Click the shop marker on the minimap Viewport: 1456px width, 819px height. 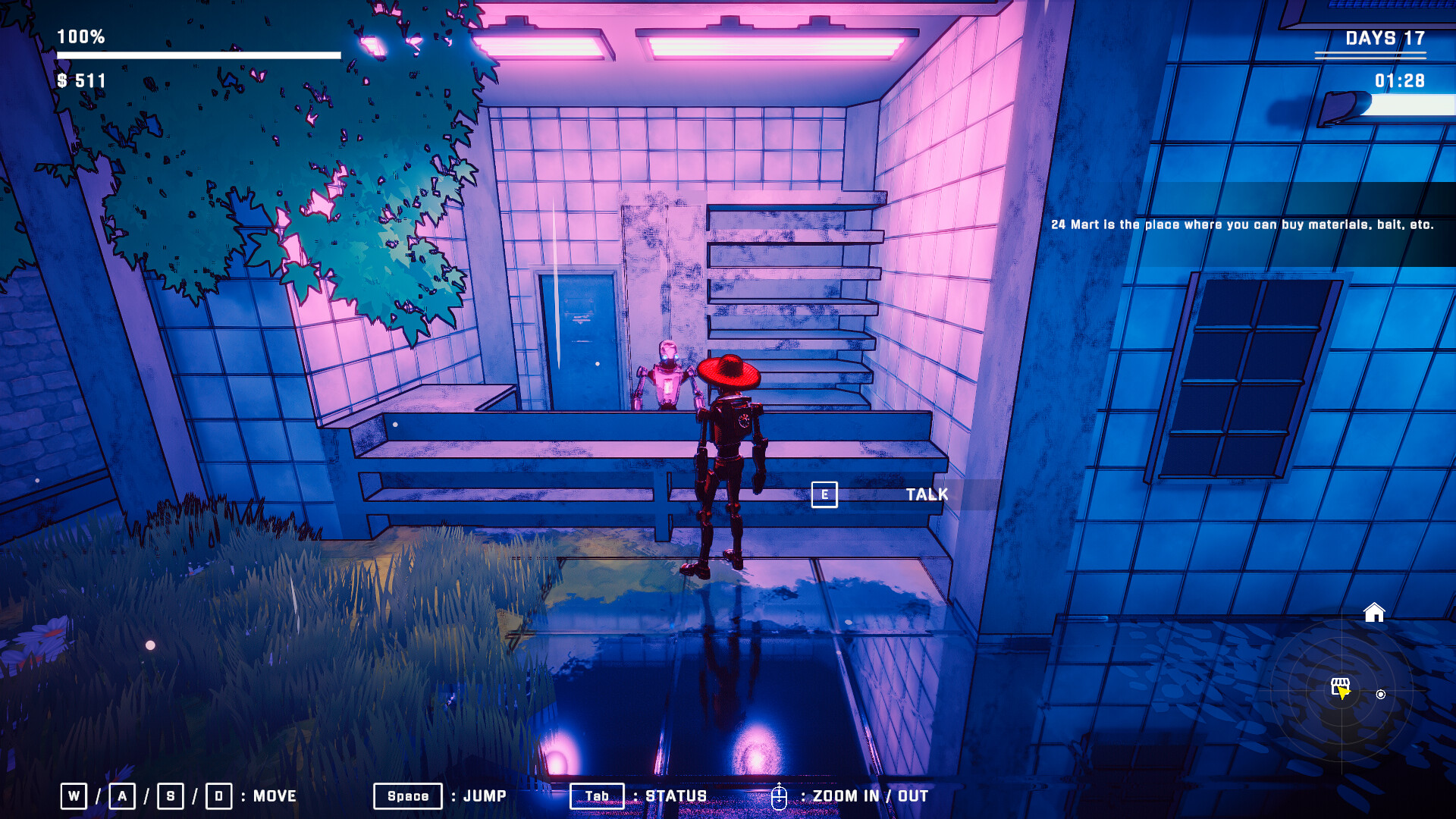tap(1340, 686)
